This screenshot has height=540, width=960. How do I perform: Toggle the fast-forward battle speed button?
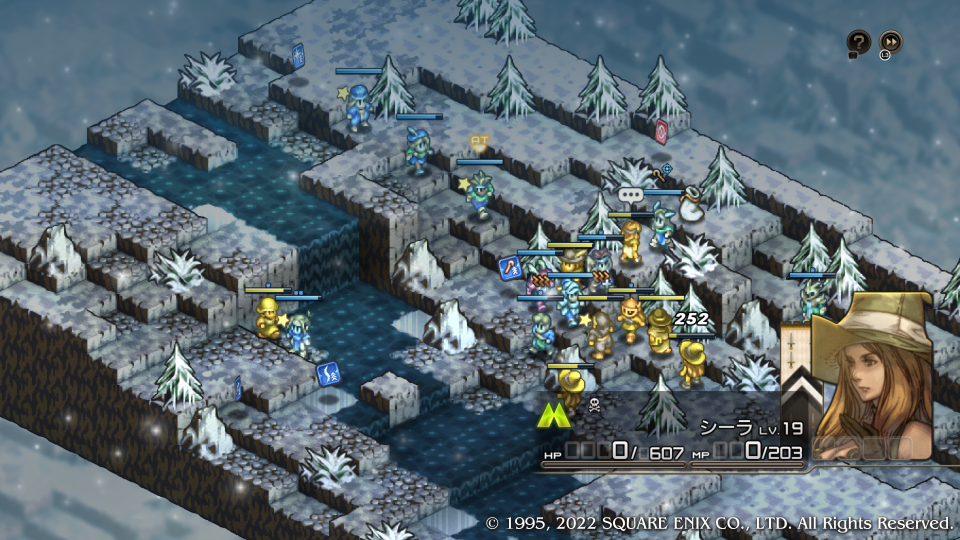pos(890,42)
